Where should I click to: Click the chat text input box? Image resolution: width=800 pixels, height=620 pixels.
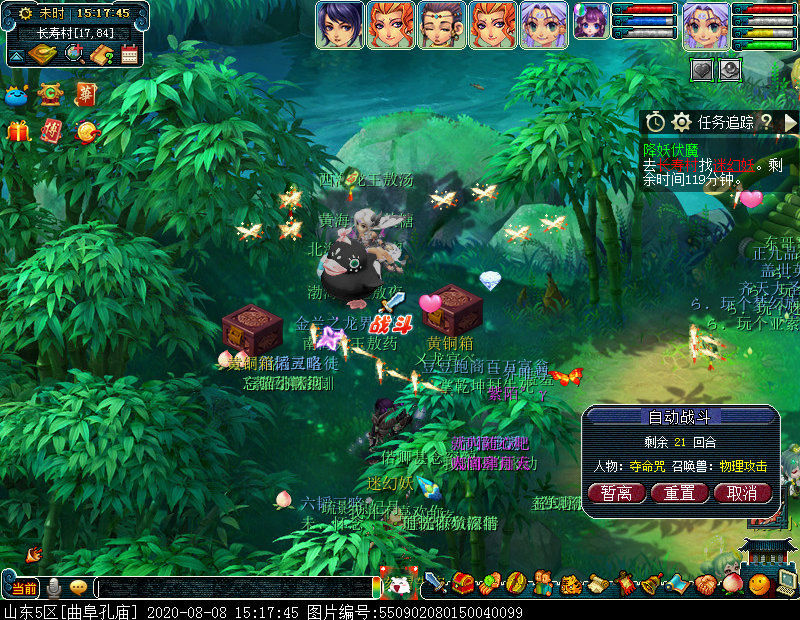pos(235,588)
